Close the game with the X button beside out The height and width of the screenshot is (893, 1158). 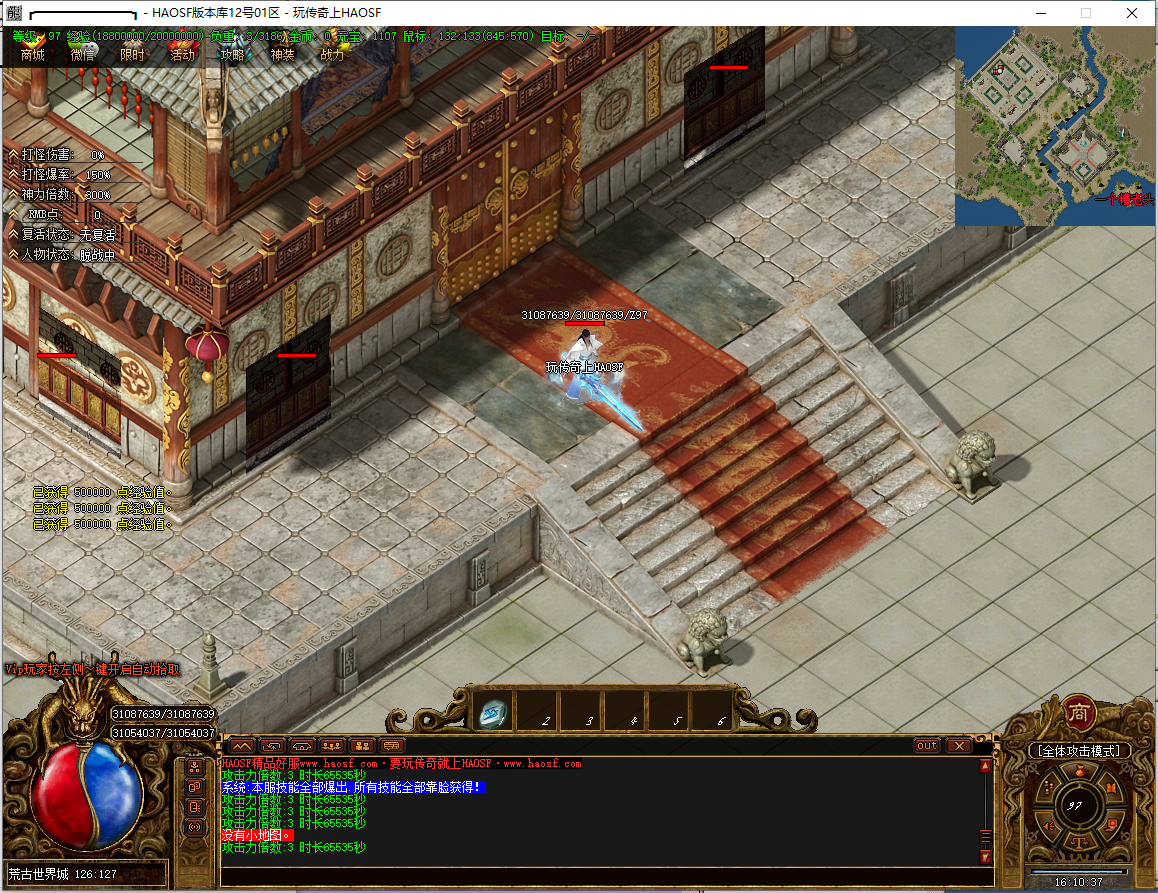pos(958,746)
